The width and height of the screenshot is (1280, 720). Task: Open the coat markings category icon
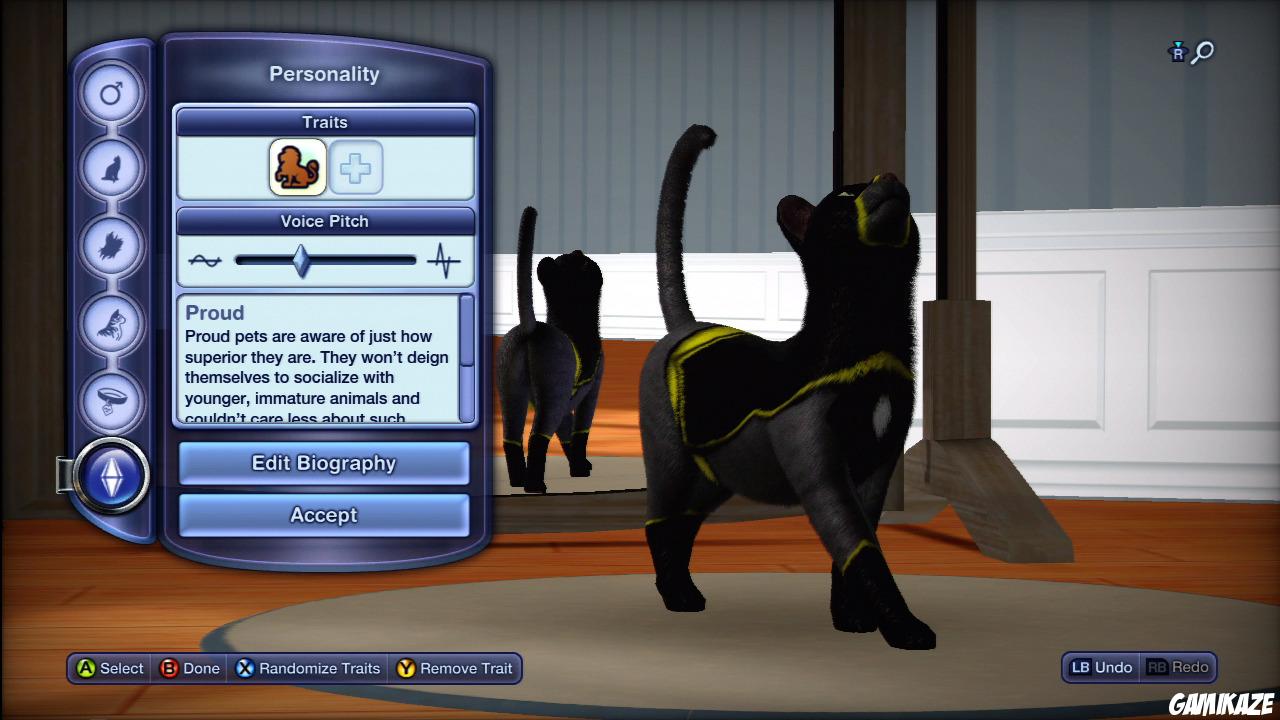tap(112, 321)
